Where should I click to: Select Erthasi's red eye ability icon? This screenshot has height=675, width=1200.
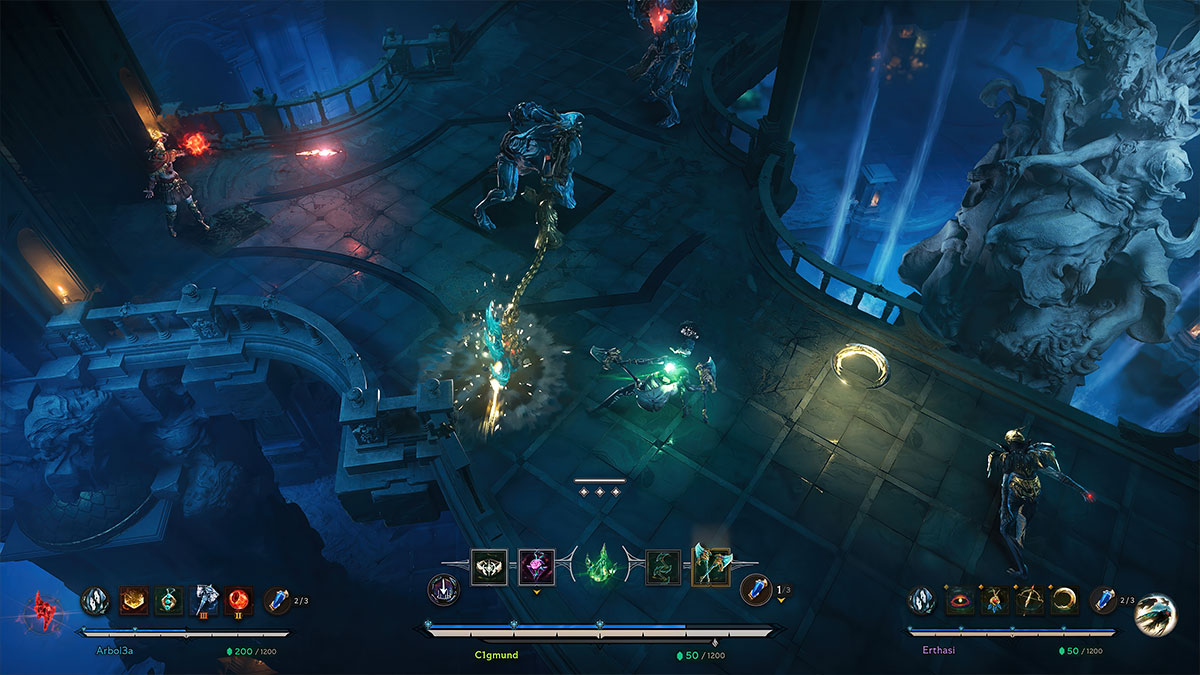[960, 600]
